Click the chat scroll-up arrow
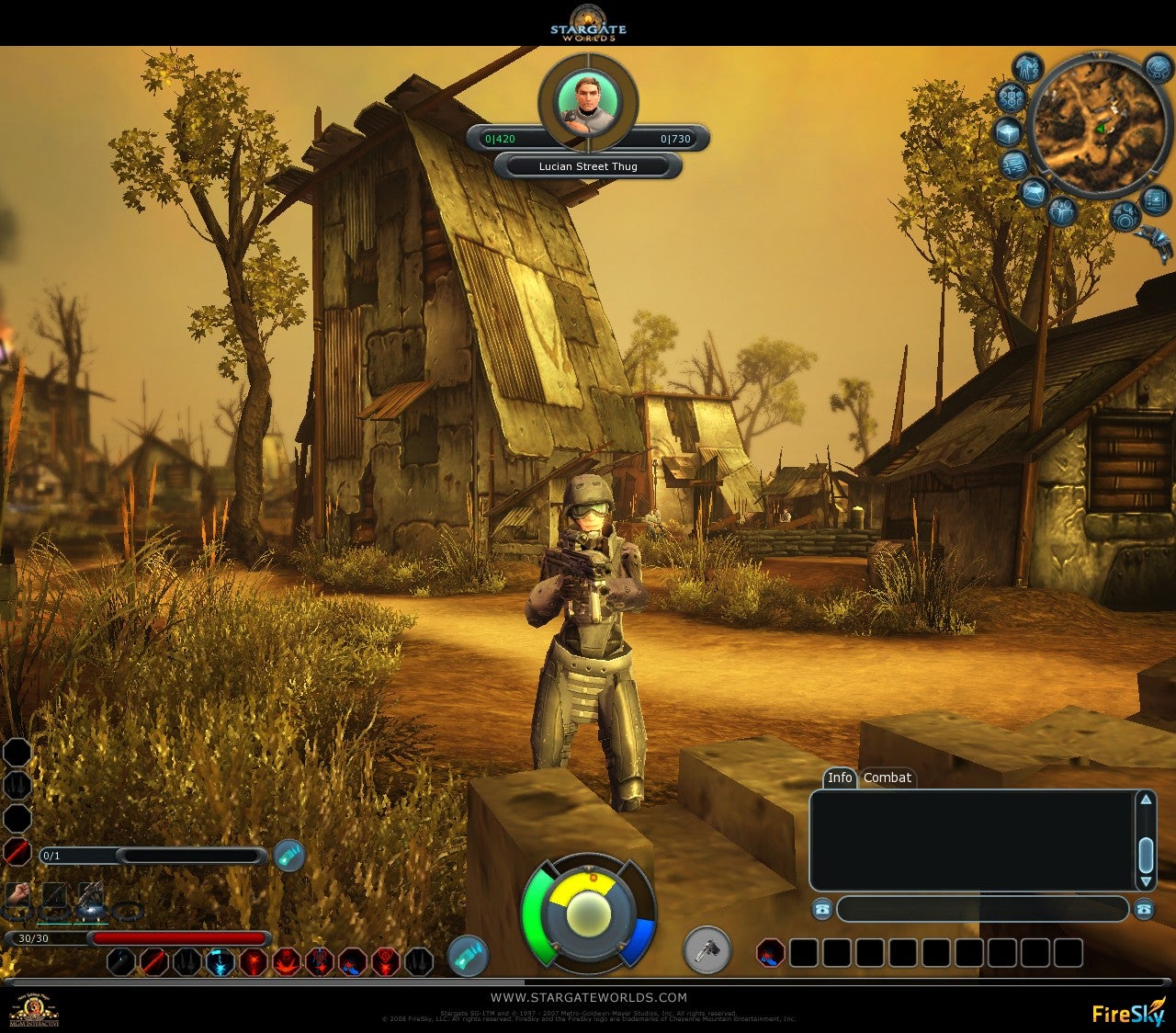 coord(1146,800)
